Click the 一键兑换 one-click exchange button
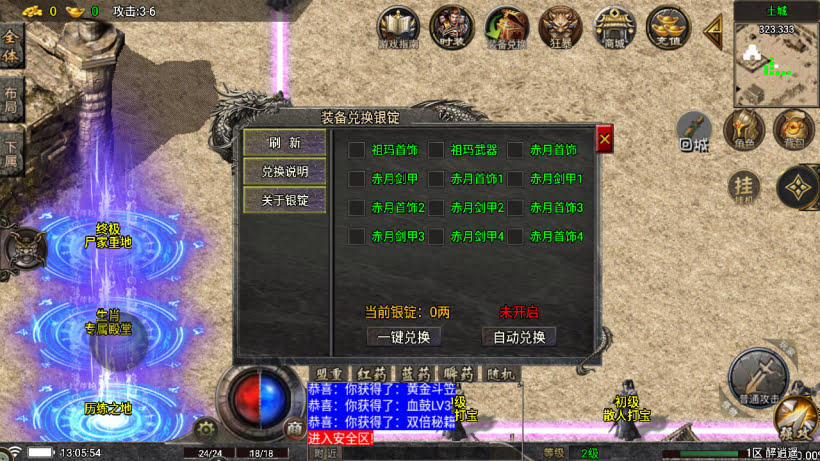 403,337
